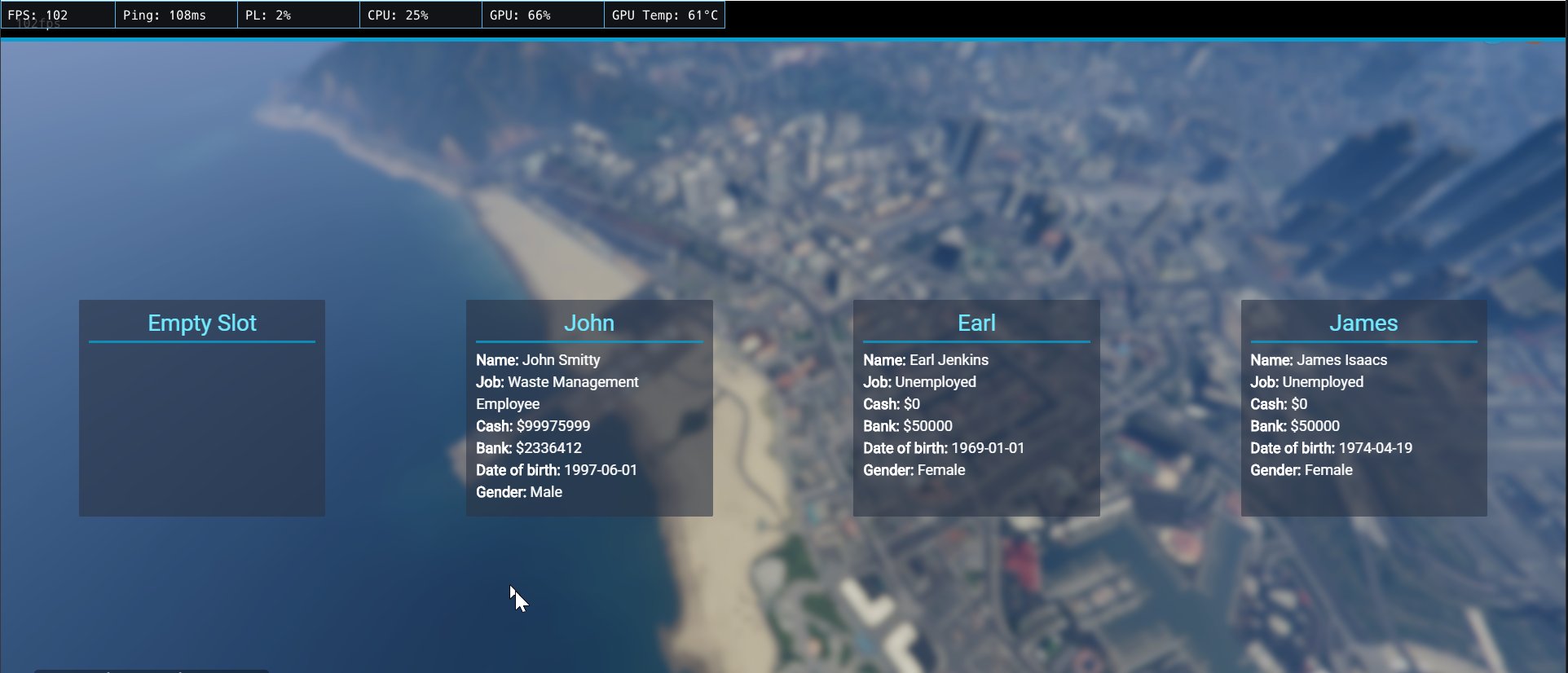Click the Waste Management Employee job text
The image size is (1568, 673).
coord(557,393)
